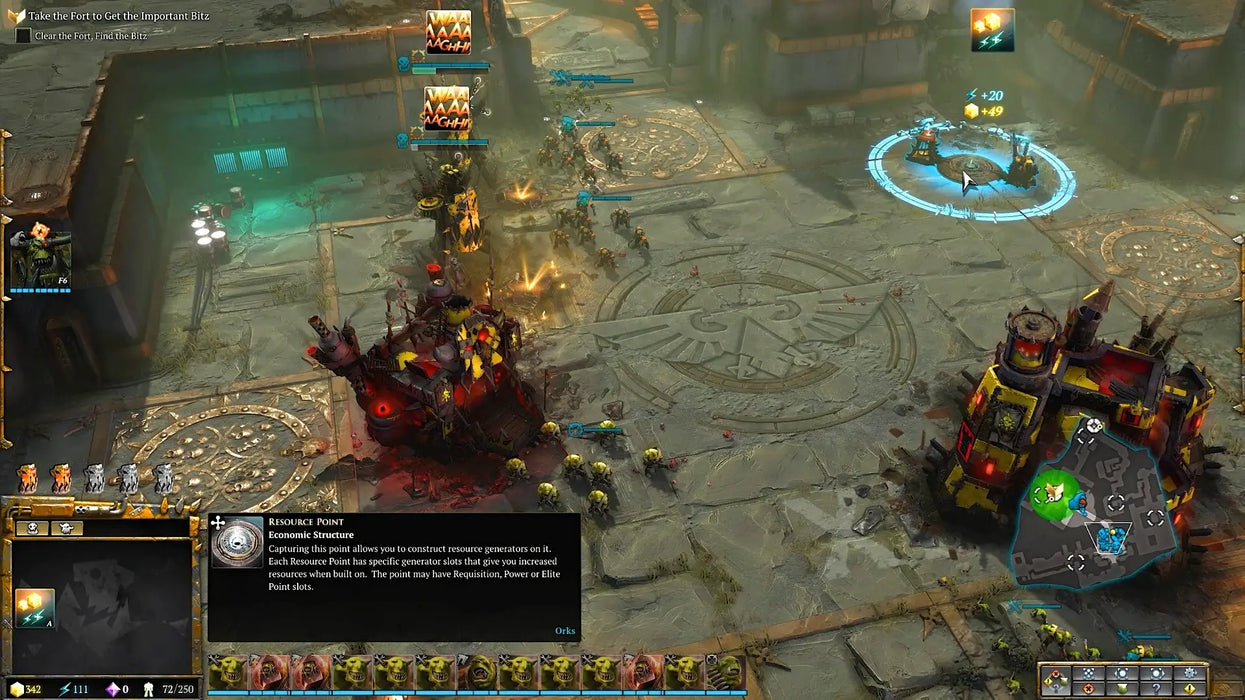Select the skull tab in the command panel
Viewport: 1245px width, 700px height.
pos(32,527)
